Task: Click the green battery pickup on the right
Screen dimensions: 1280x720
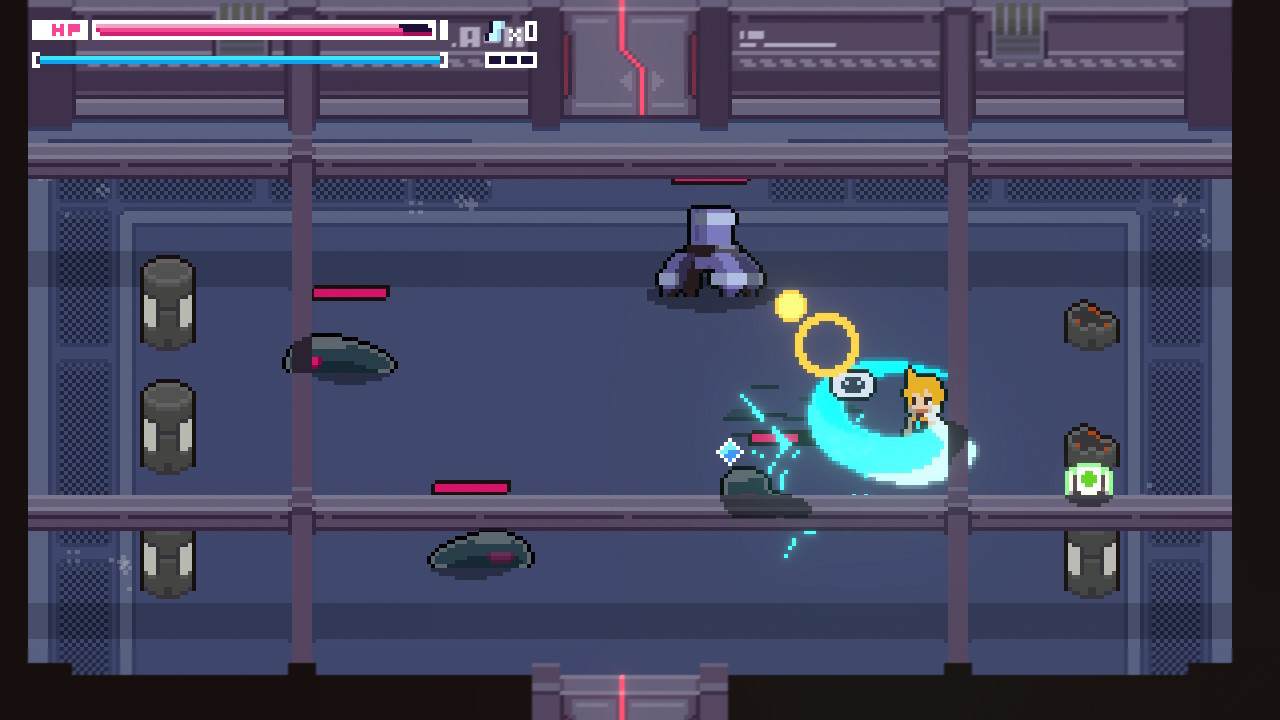Action: tap(1089, 483)
